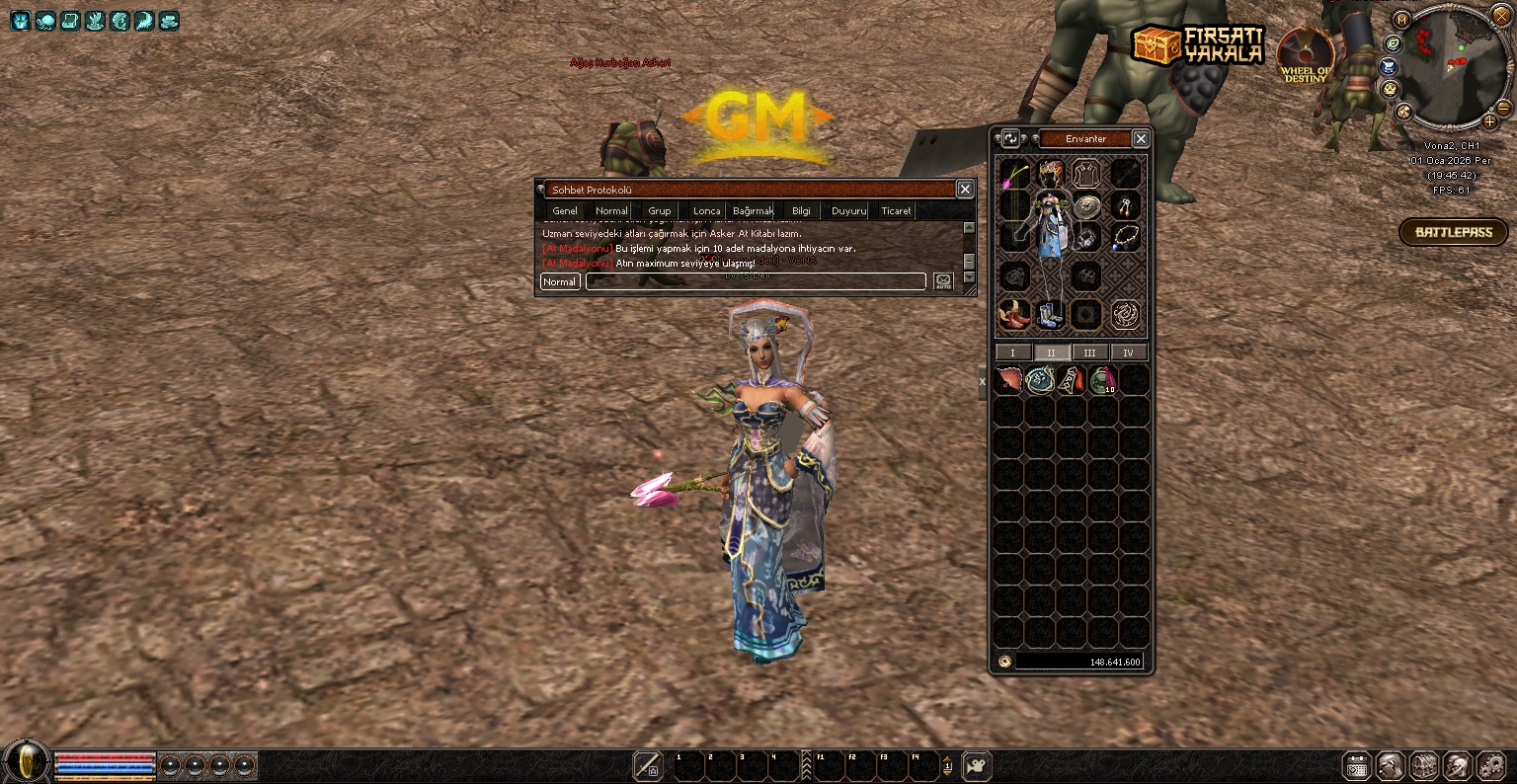Close the Envanter inventory window
This screenshot has height=784, width=1517.
pos(1141,139)
